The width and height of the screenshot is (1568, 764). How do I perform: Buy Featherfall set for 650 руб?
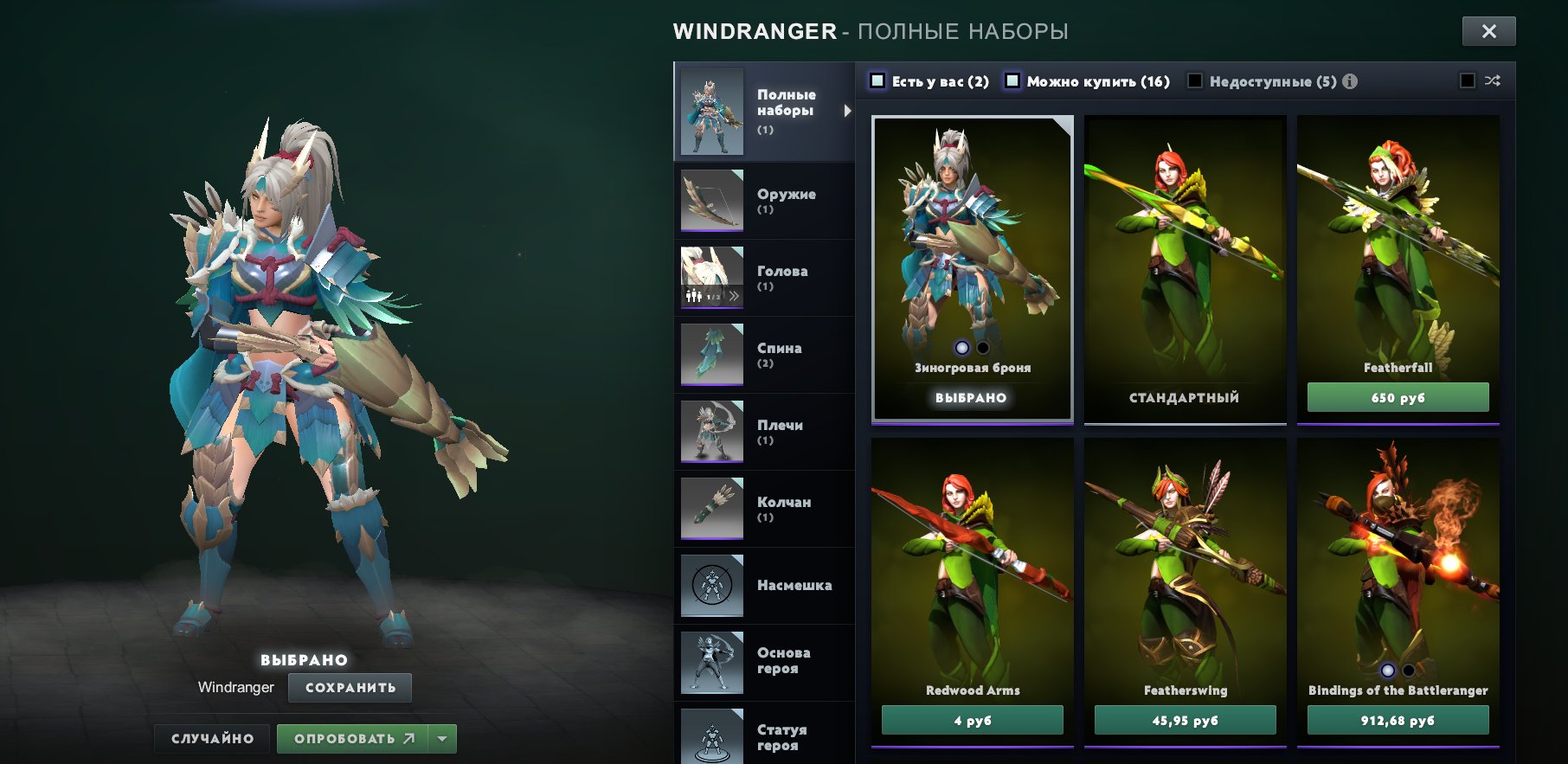[x=1398, y=398]
